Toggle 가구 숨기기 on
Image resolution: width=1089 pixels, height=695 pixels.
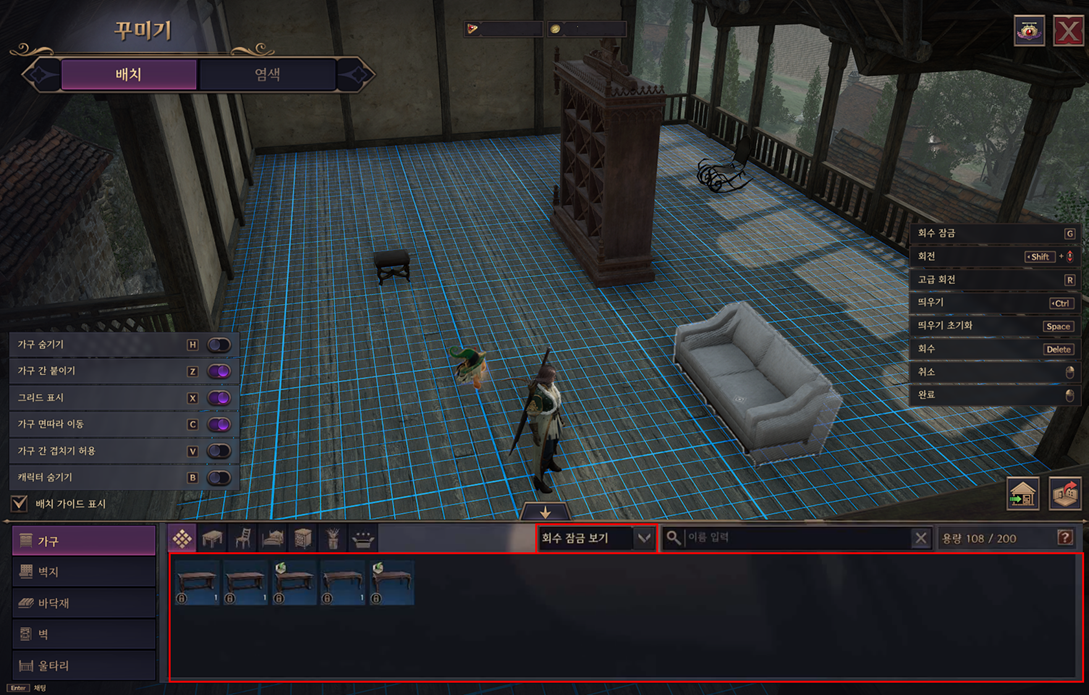click(x=218, y=345)
